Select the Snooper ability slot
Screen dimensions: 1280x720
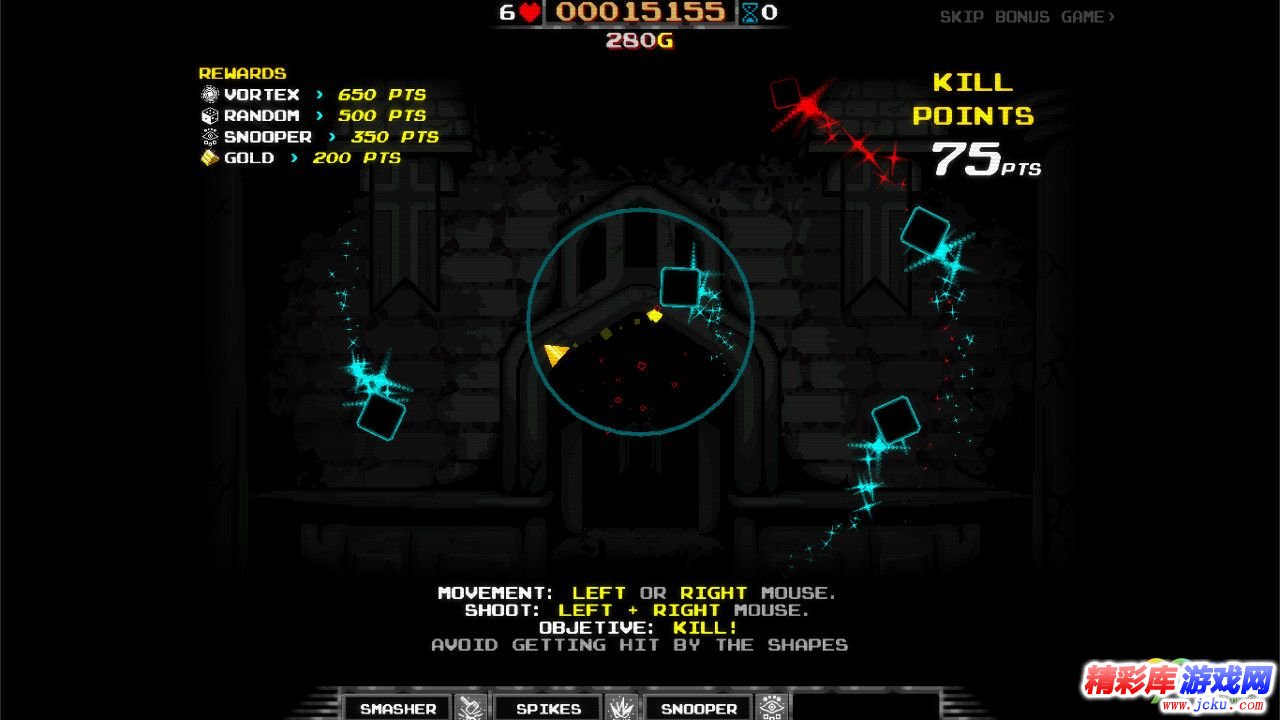point(698,708)
